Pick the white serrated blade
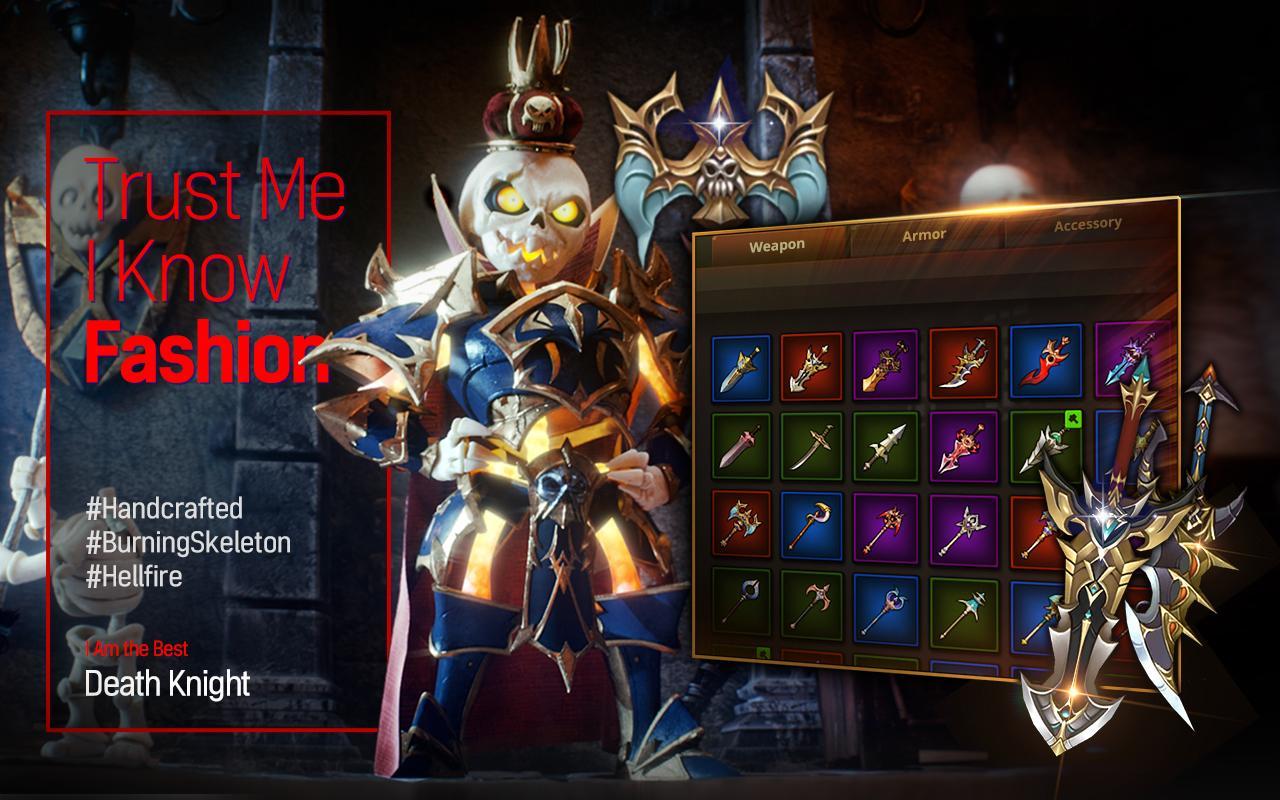 [x=886, y=446]
